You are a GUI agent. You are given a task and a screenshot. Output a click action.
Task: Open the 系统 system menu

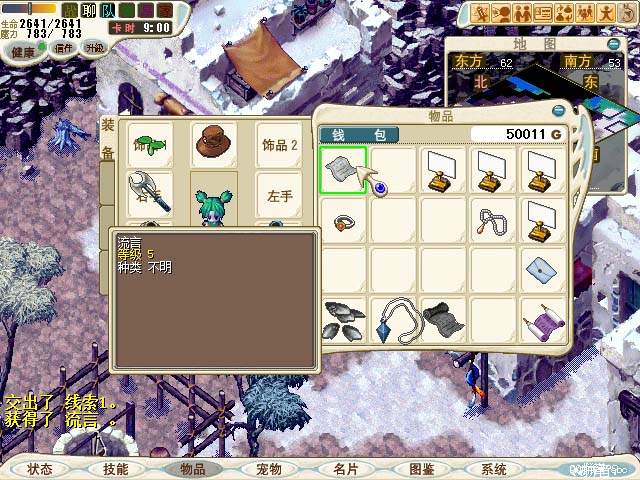(494, 469)
